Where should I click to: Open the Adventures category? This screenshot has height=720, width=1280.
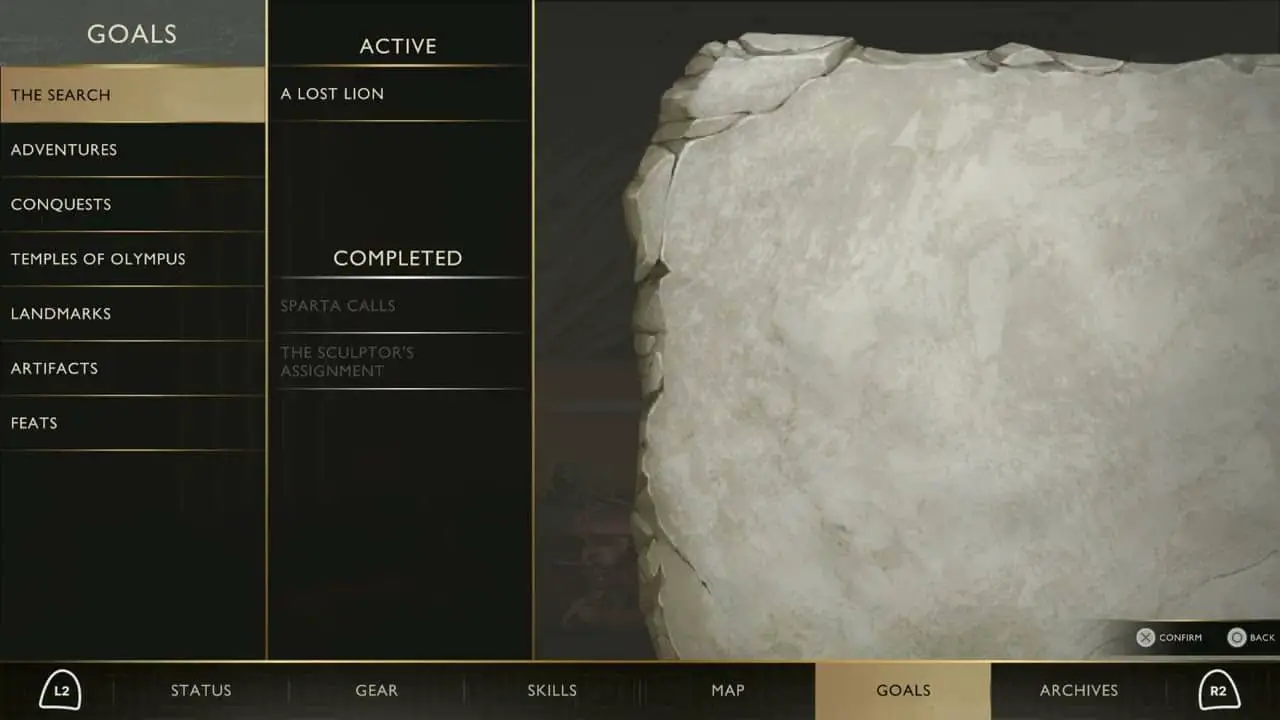pyautogui.click(x=132, y=150)
